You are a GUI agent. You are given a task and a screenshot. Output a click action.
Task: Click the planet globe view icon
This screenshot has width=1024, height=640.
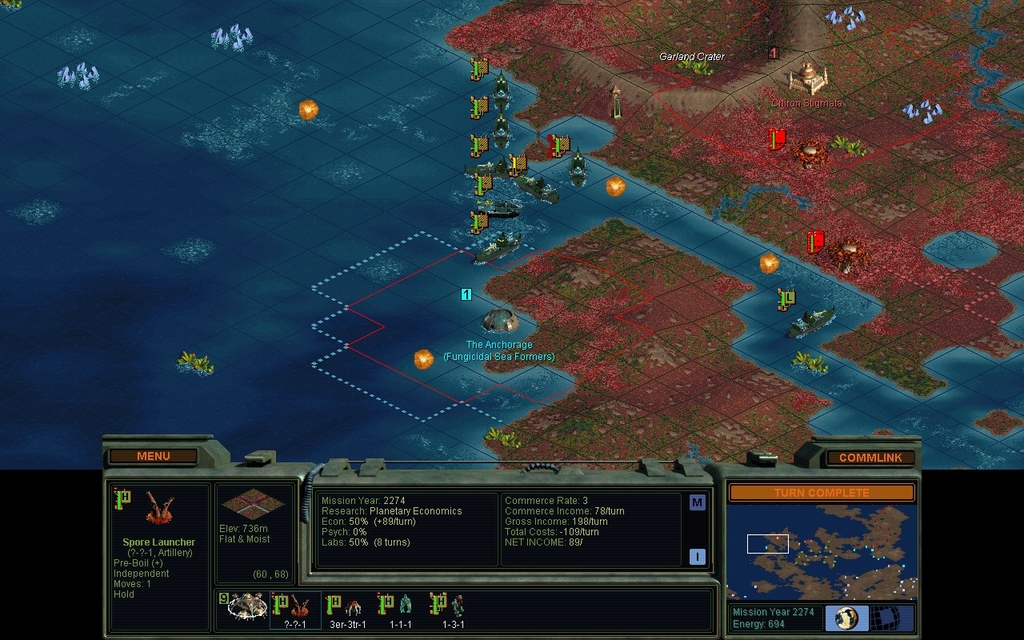pos(847,617)
